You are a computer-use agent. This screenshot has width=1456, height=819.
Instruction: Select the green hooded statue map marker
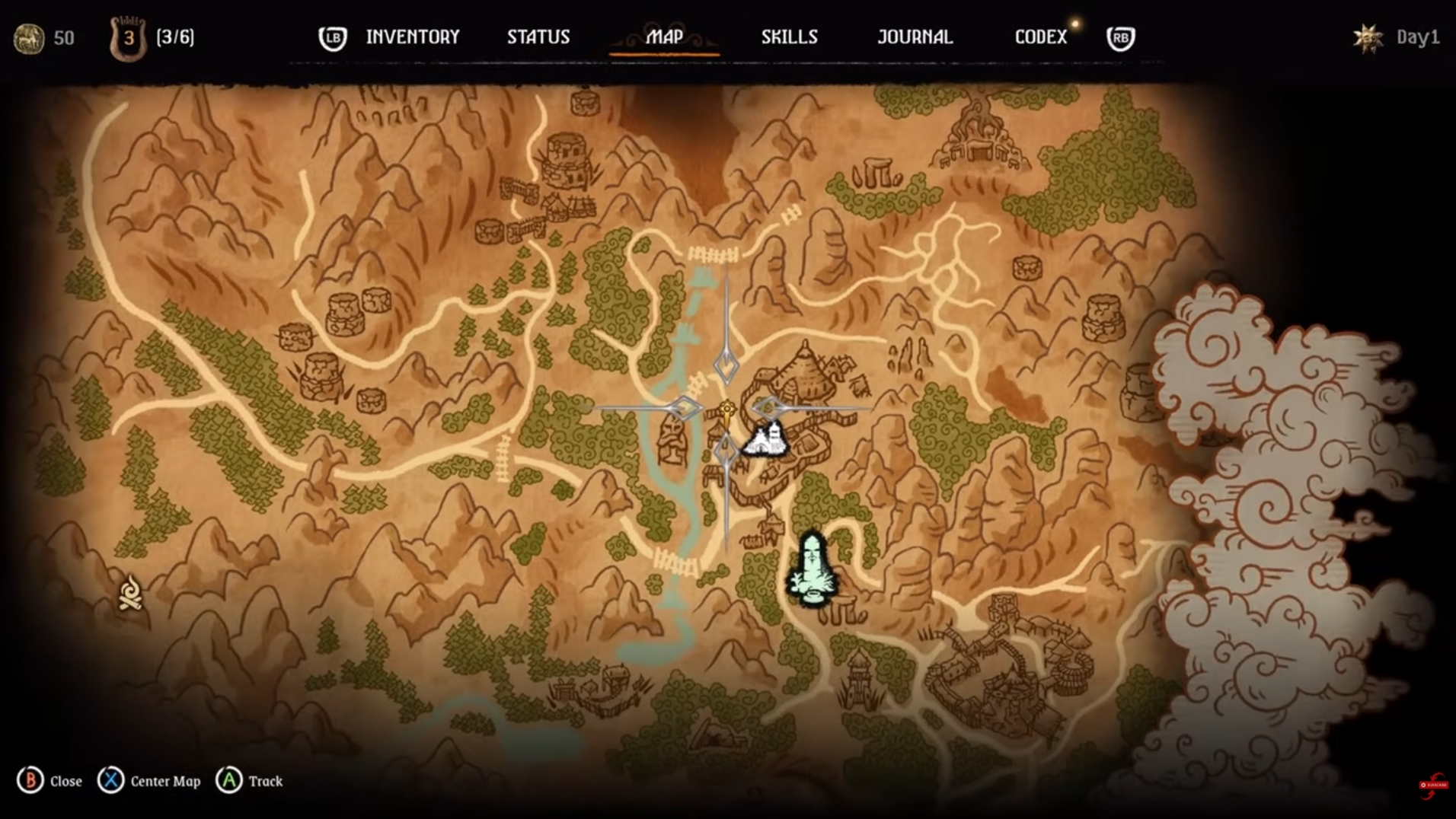[x=813, y=569]
